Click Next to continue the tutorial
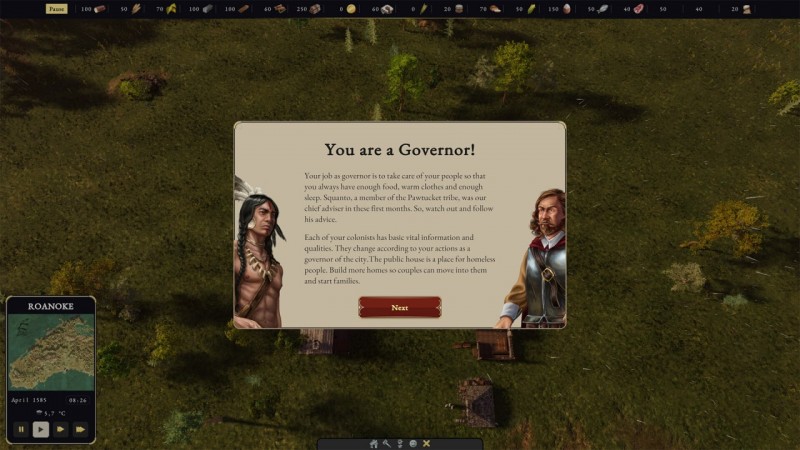The width and height of the screenshot is (800, 450). point(400,307)
